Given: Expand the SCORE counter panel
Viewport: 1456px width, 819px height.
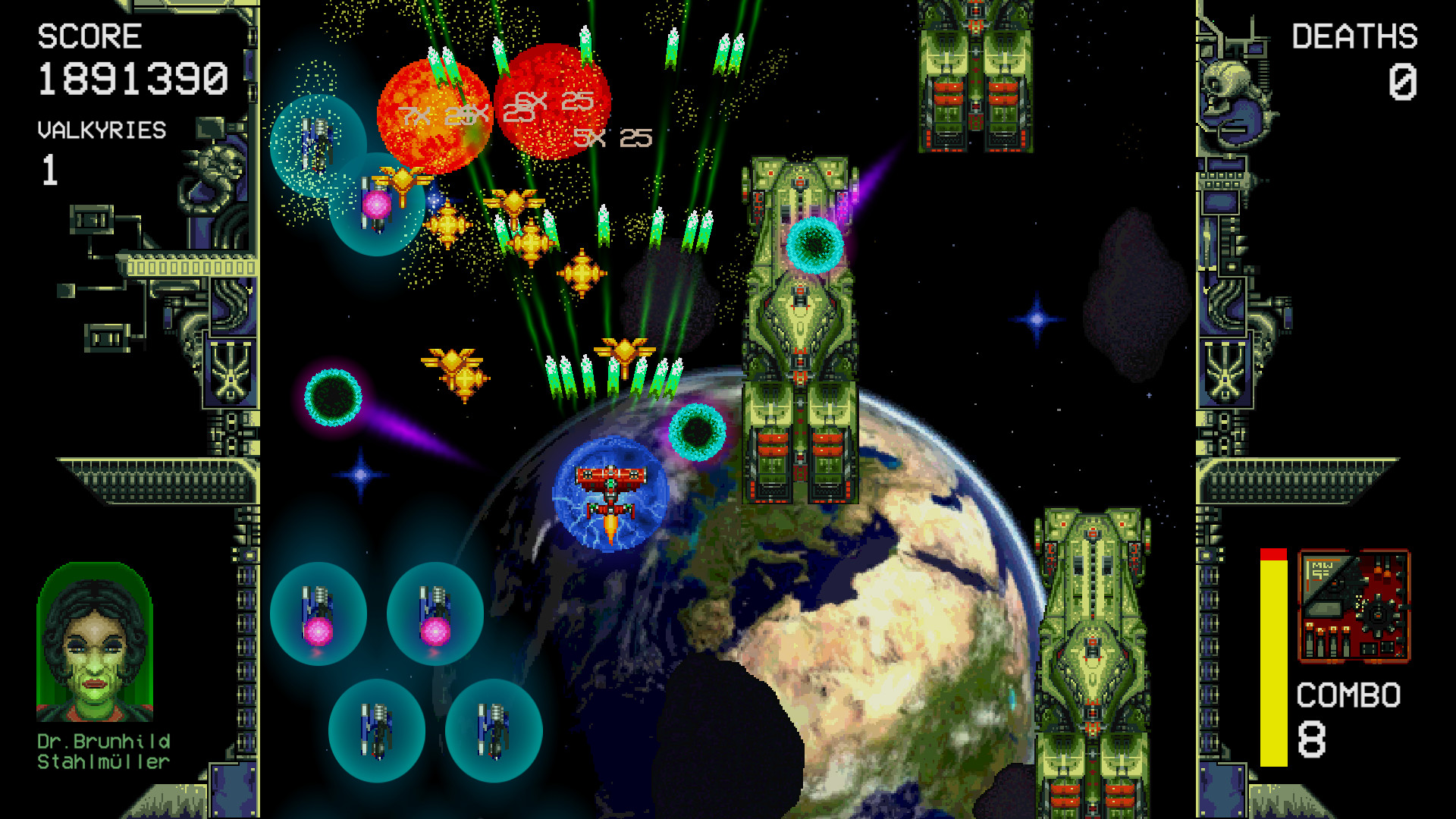Looking at the screenshot, I should [89, 34].
